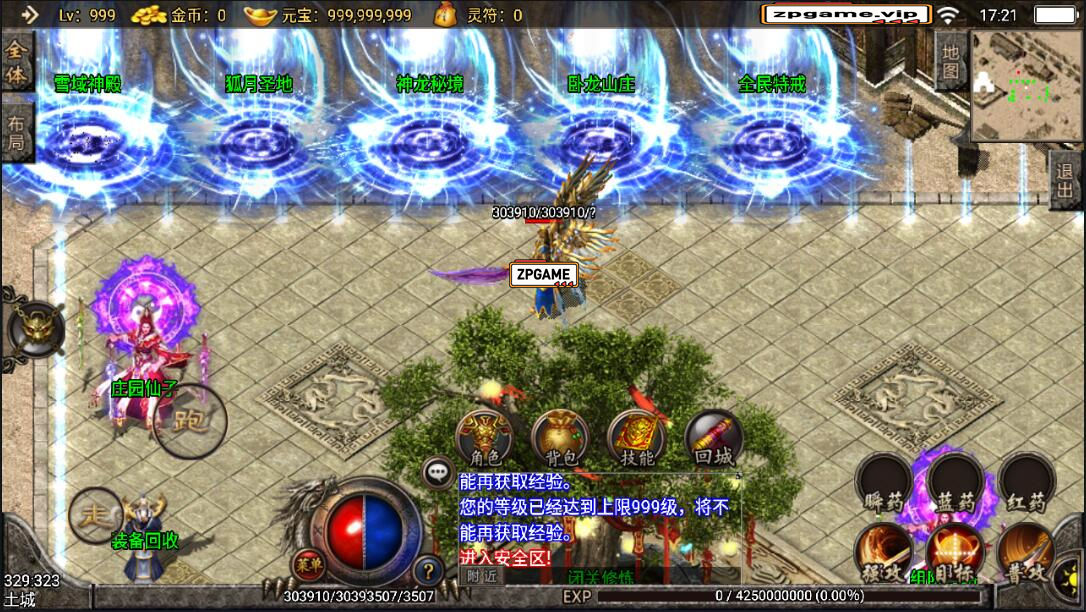
Task: Open the 角色 character panel
Action: (x=484, y=438)
